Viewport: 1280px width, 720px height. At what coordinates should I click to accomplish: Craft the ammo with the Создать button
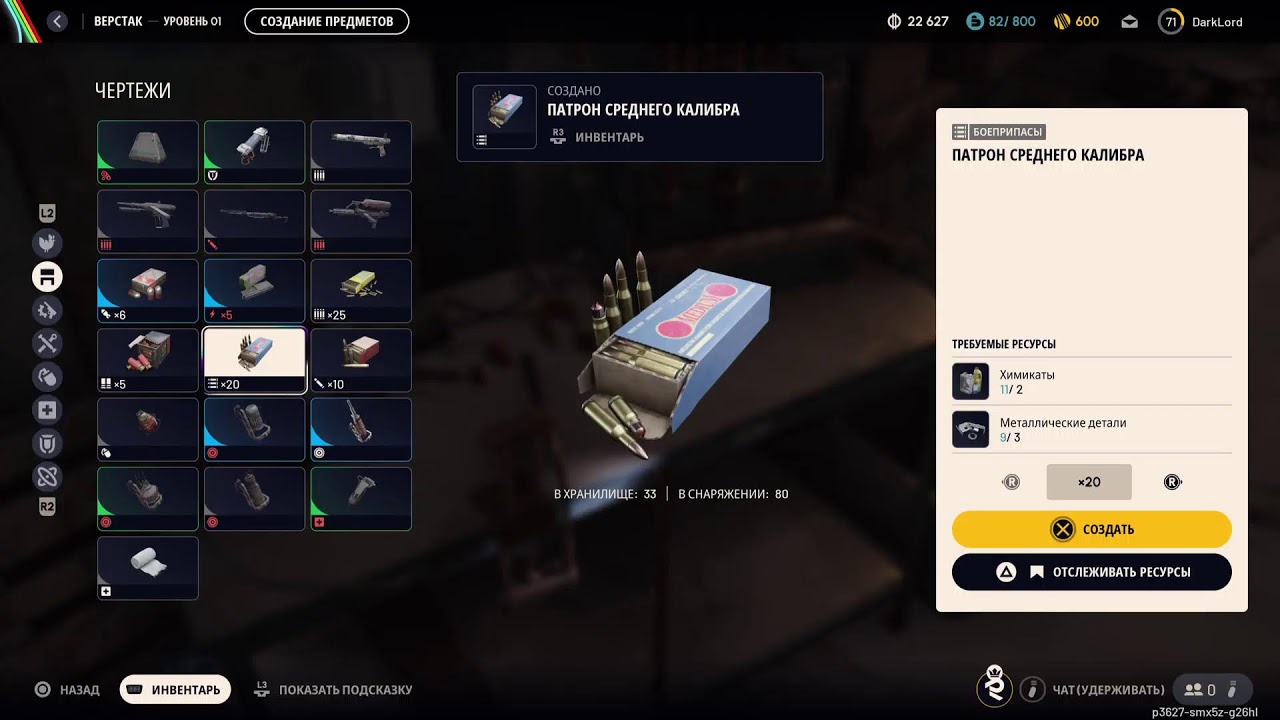1091,529
